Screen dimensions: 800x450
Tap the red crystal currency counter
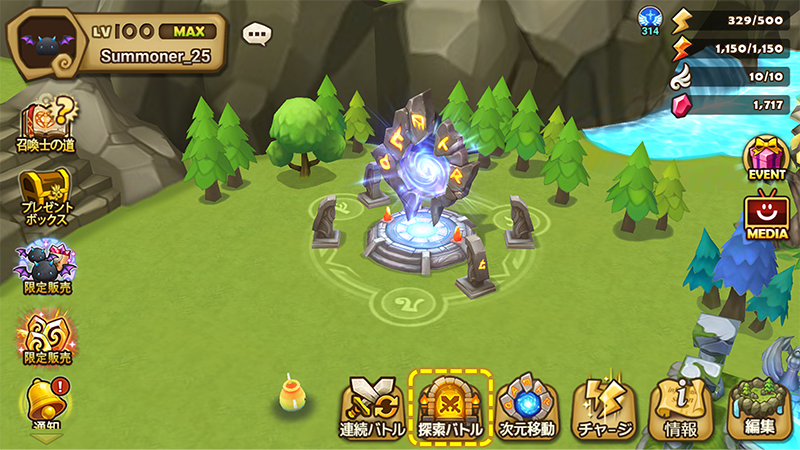736,104
